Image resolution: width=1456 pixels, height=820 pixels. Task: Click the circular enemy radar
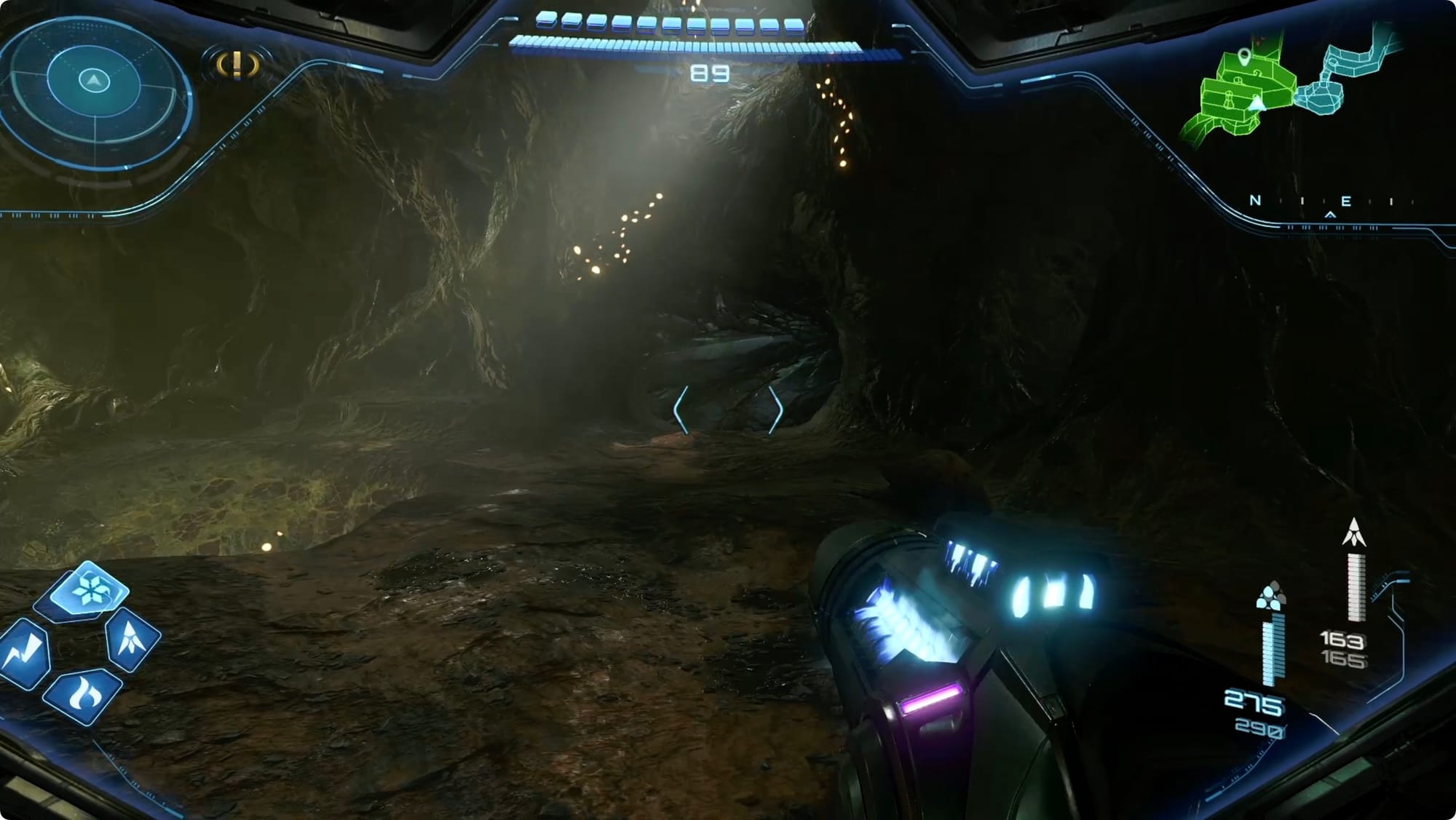pyautogui.click(x=94, y=92)
